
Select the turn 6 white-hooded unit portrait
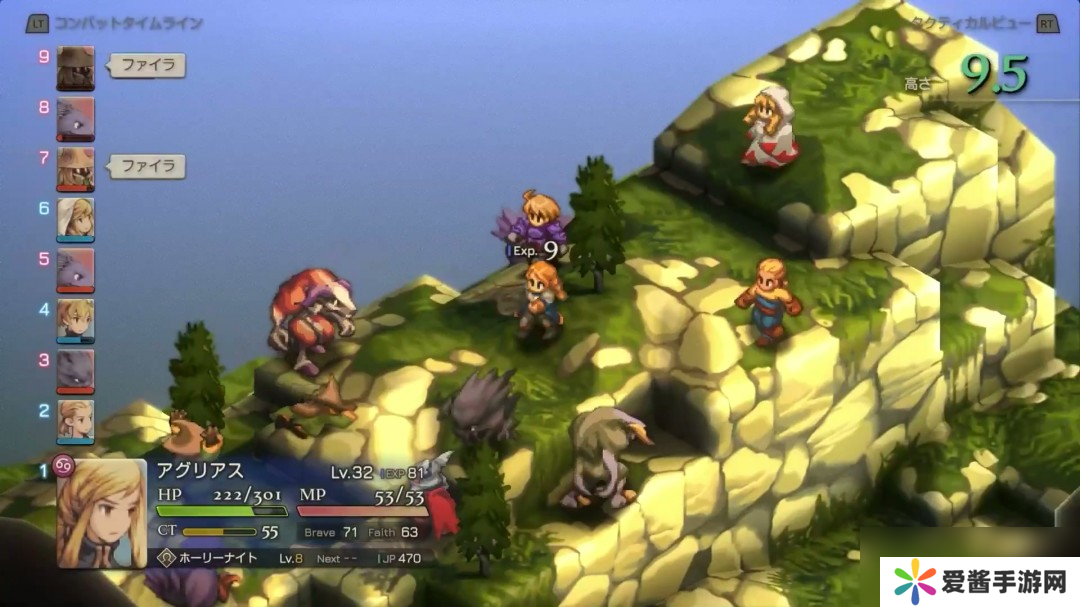tap(76, 219)
